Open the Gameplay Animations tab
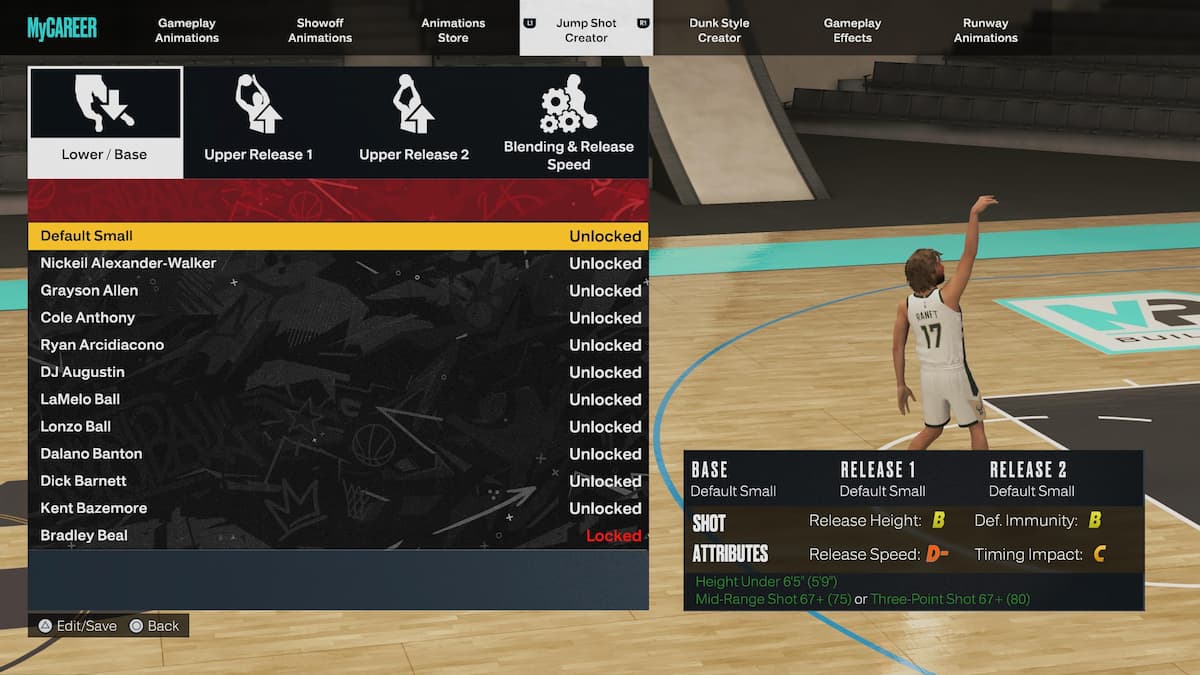This screenshot has height=675, width=1200. coord(187,30)
